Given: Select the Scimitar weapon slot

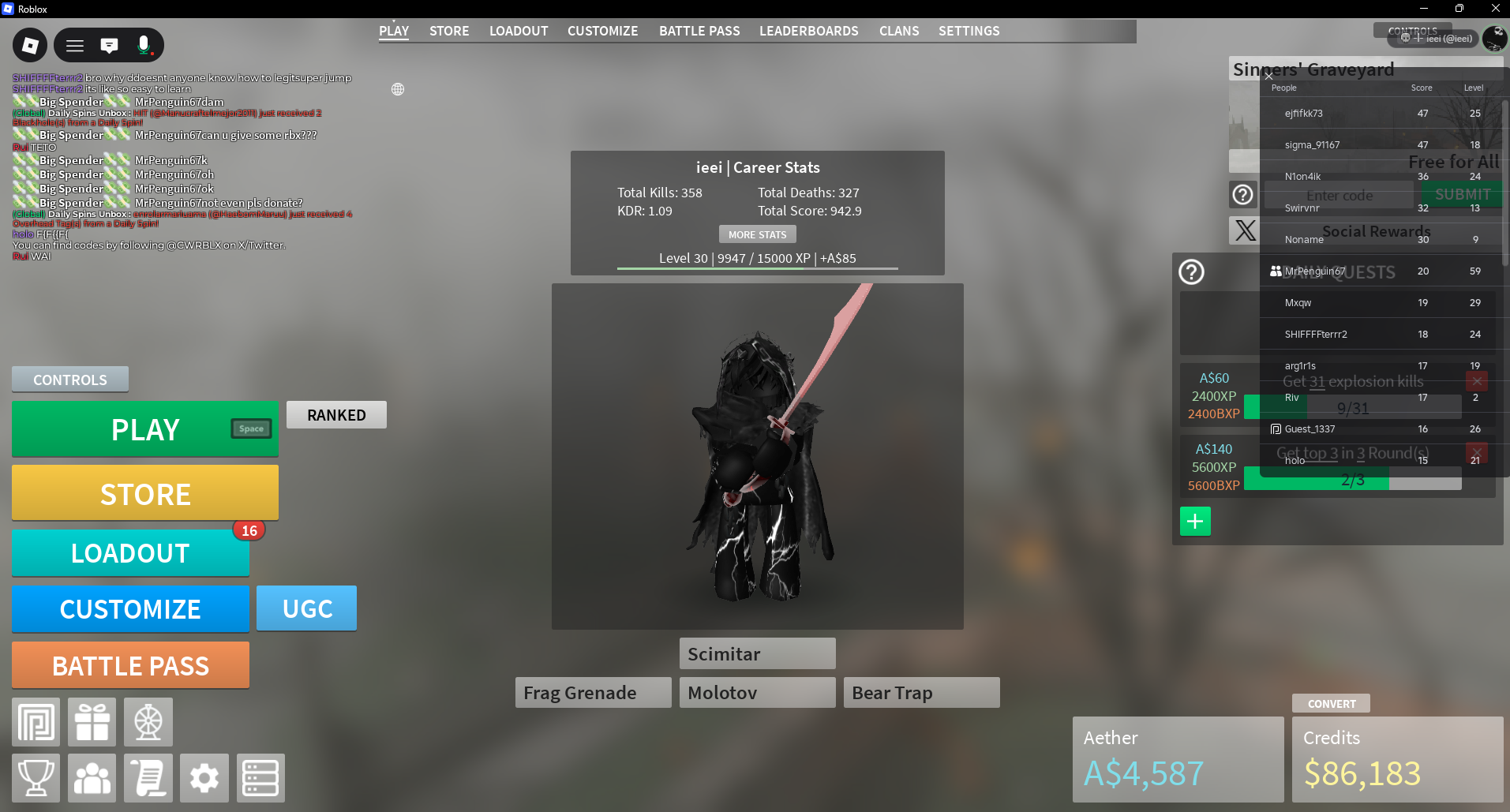Looking at the screenshot, I should pyautogui.click(x=757, y=654).
